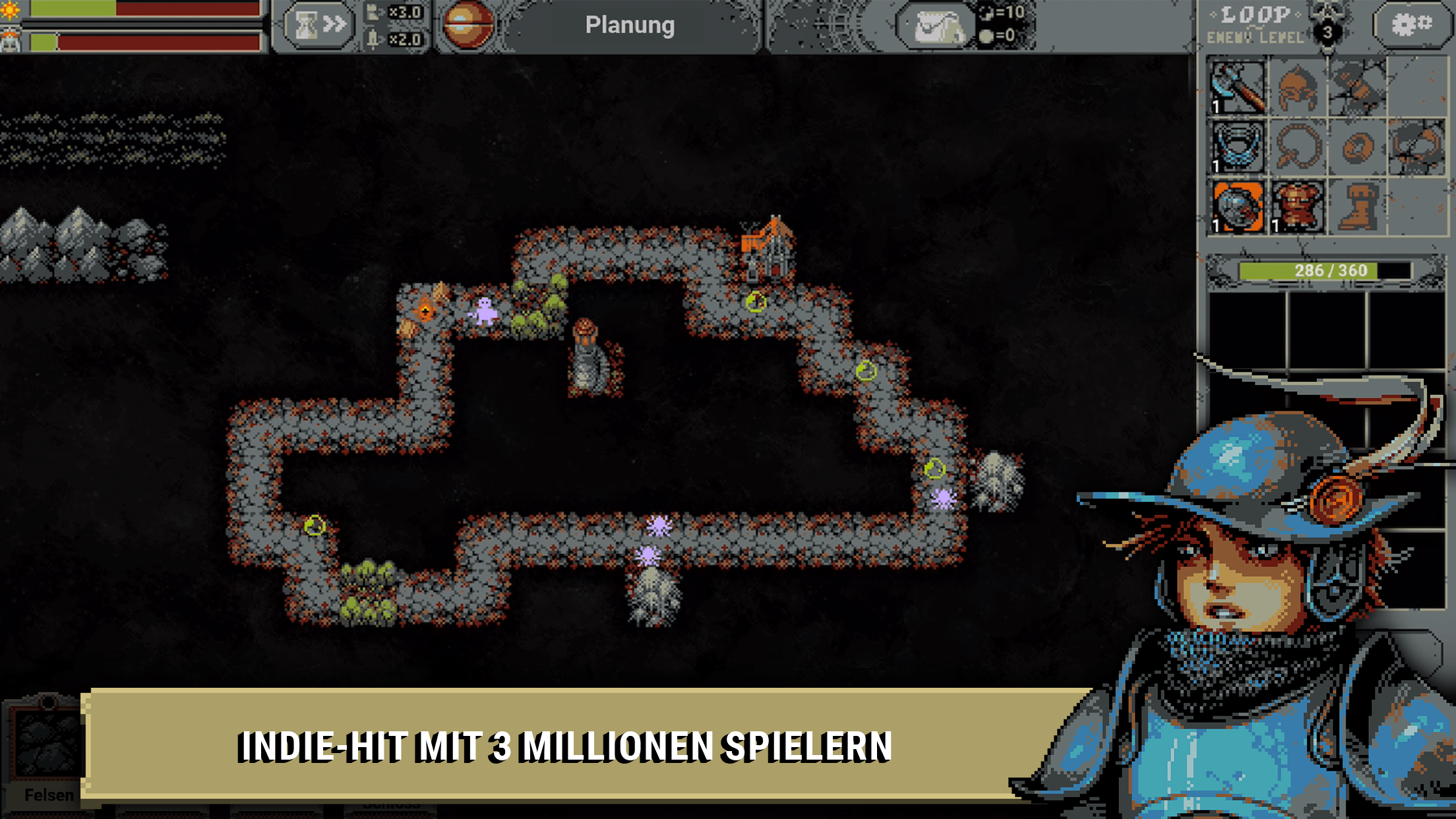Toggle the hourglass speed-up control
The width and height of the screenshot is (1456, 819).
pyautogui.click(x=317, y=24)
